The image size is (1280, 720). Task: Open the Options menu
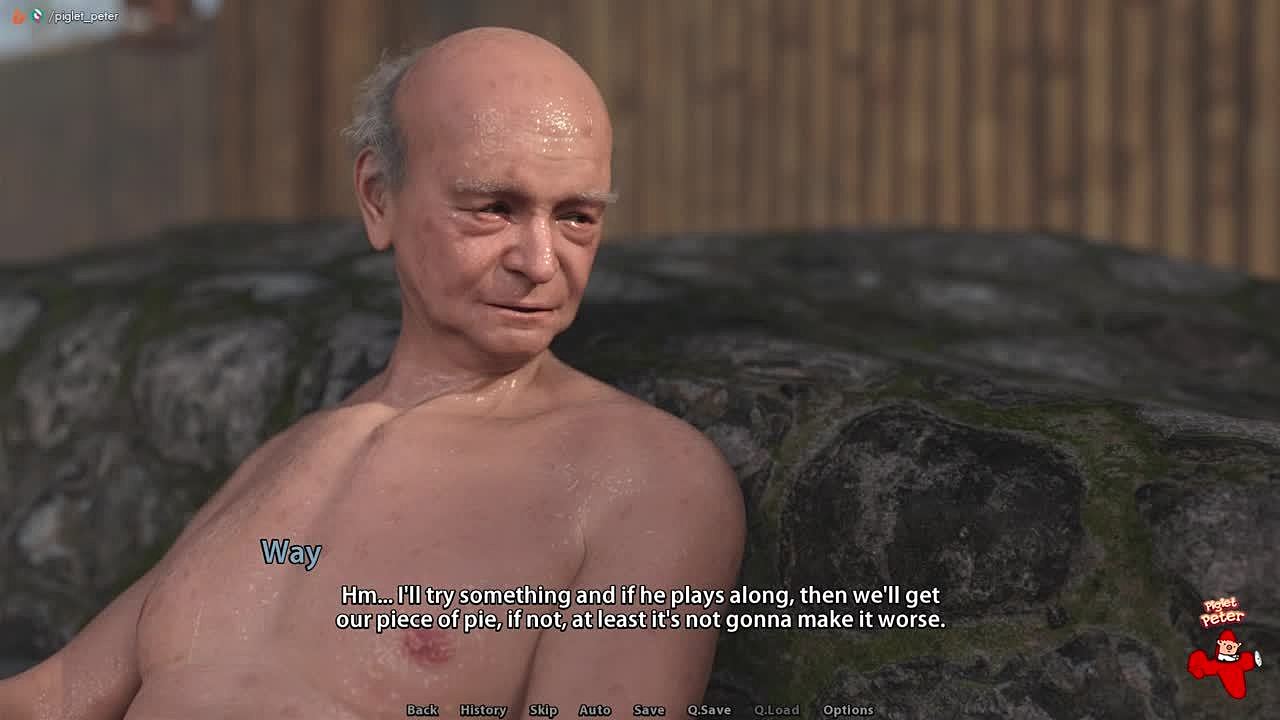pyautogui.click(x=848, y=710)
